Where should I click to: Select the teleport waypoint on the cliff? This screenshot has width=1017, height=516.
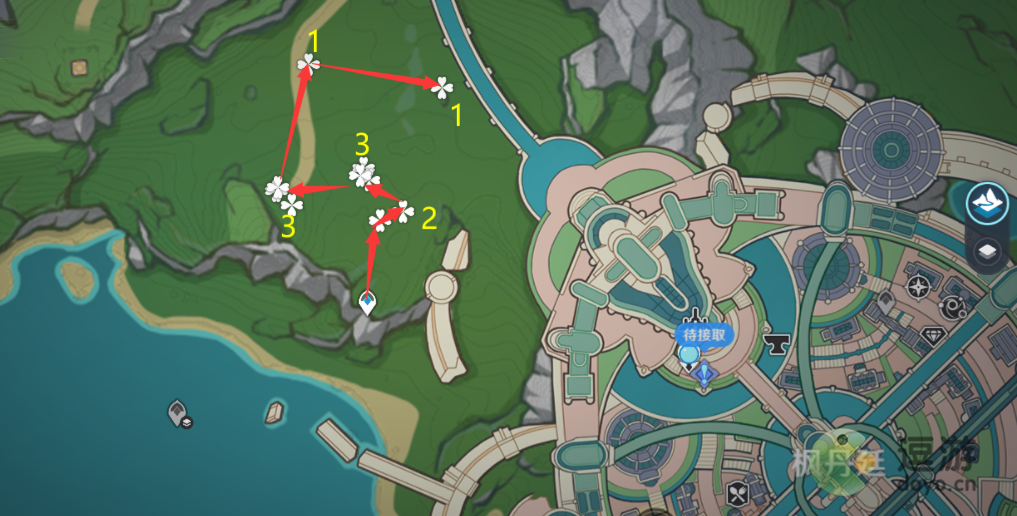click(368, 301)
